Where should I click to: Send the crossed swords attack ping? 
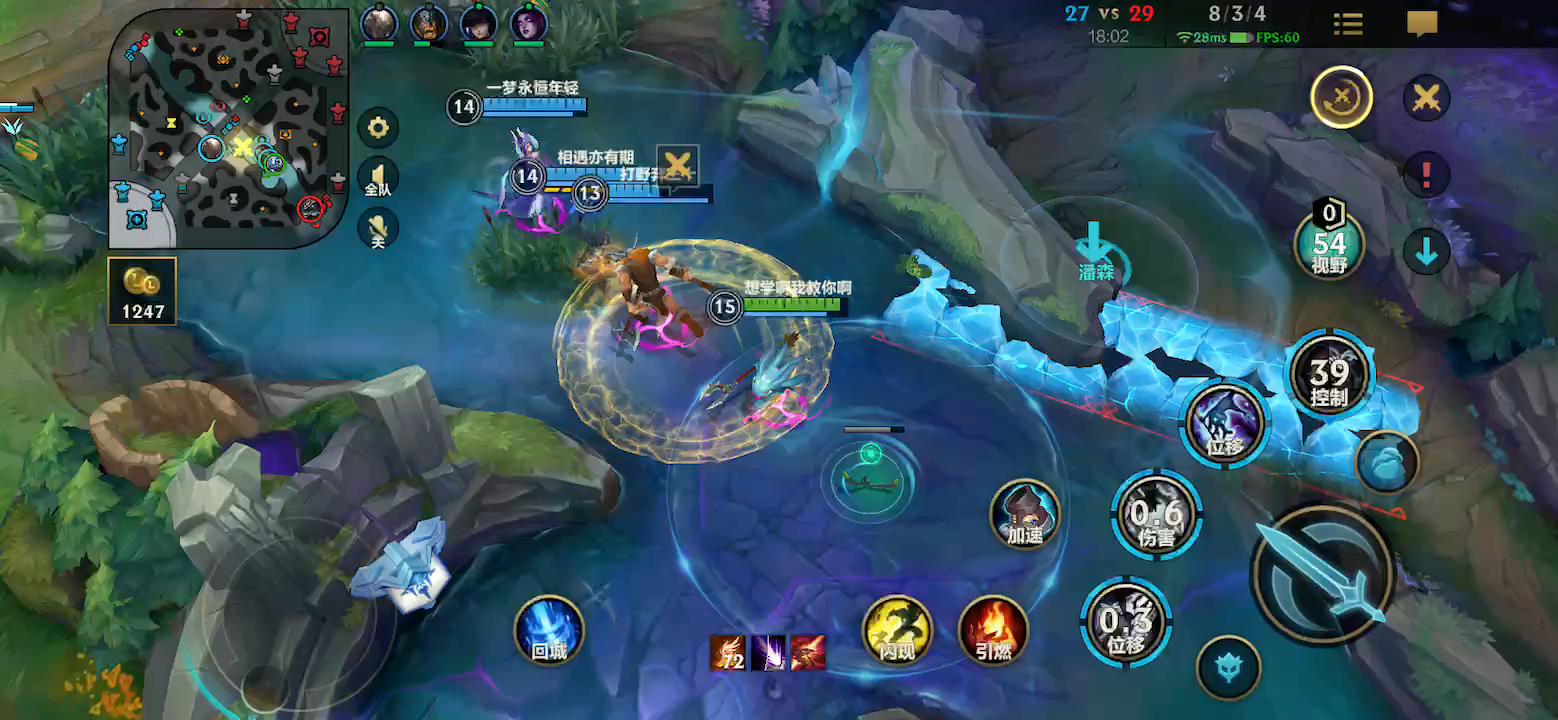(x=1427, y=98)
